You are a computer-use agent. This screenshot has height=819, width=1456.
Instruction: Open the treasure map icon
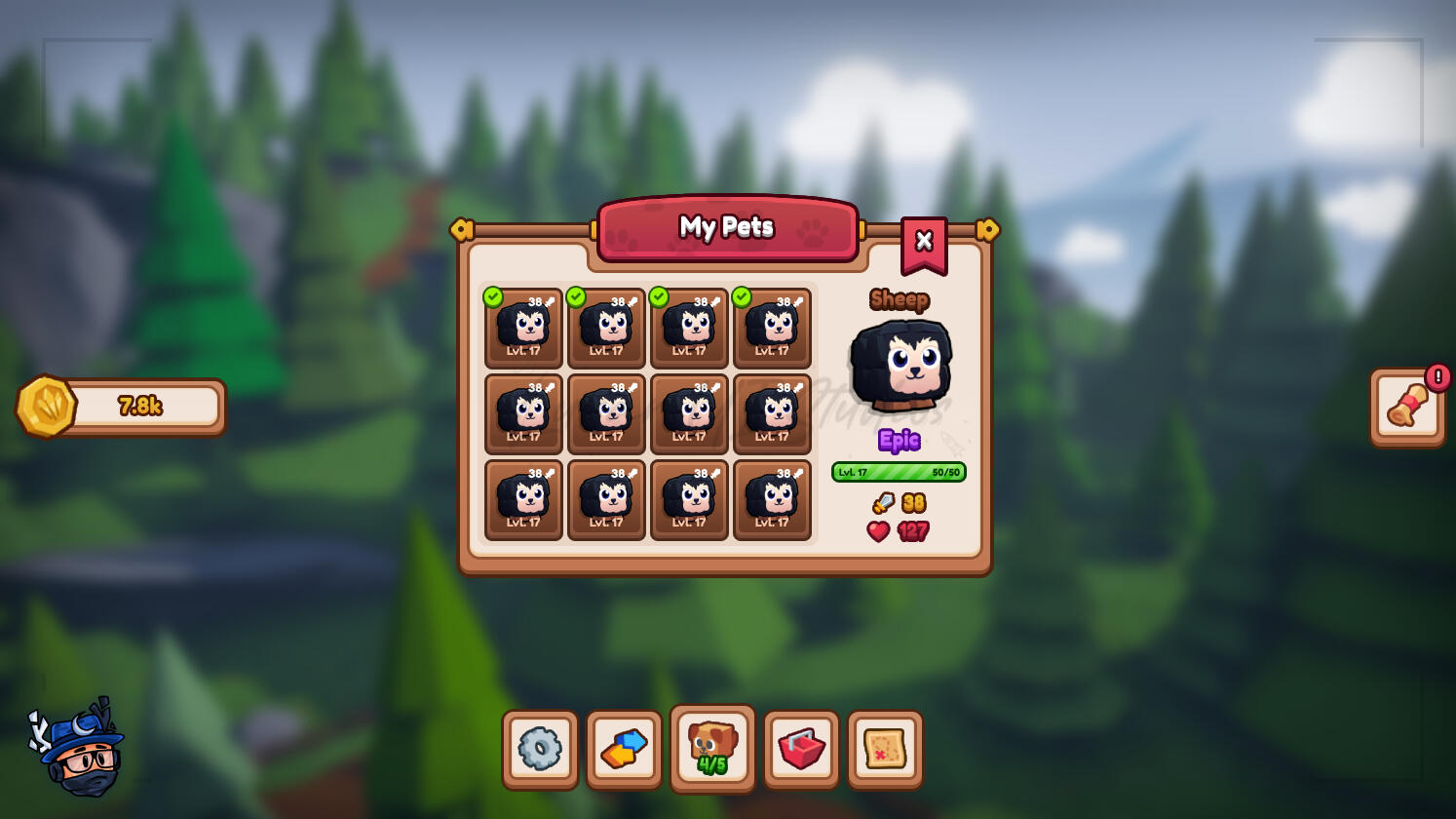(x=885, y=748)
